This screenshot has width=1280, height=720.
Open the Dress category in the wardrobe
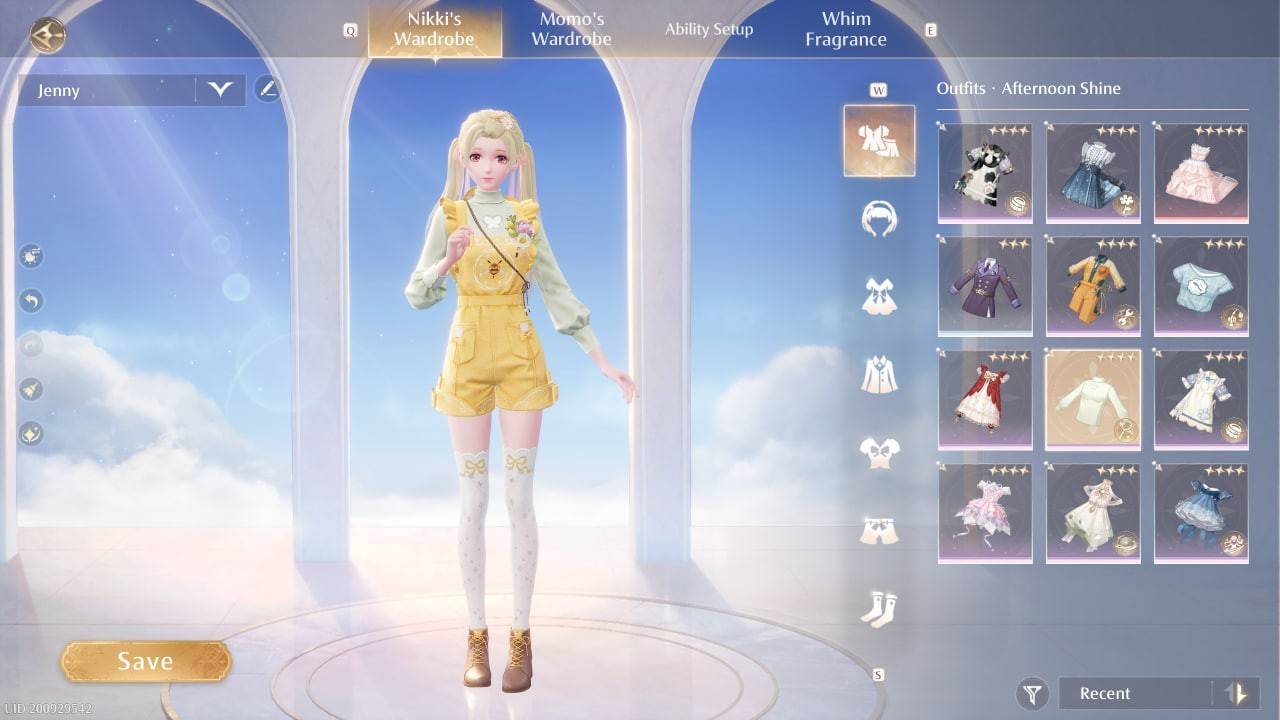(x=878, y=293)
